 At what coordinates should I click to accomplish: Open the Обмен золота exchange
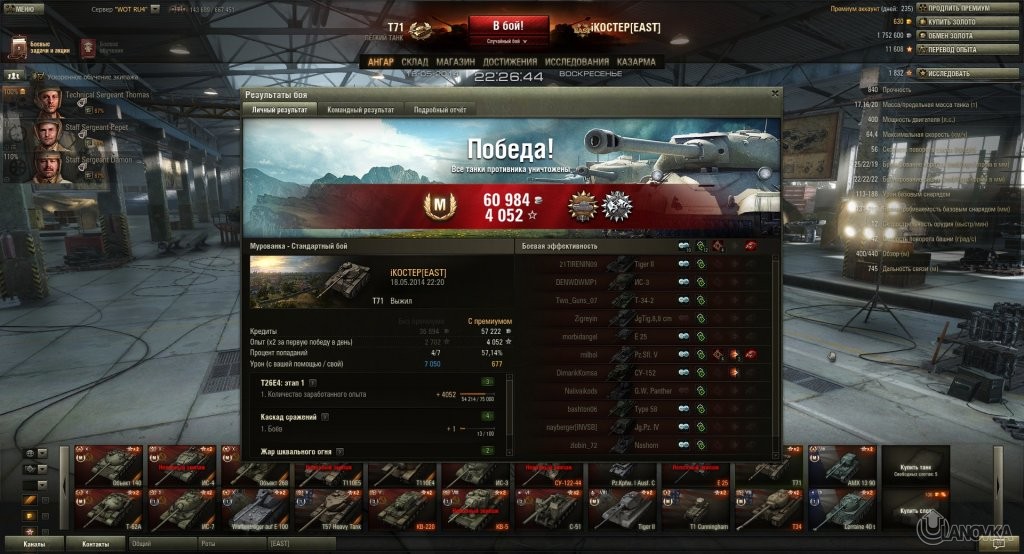[956, 35]
